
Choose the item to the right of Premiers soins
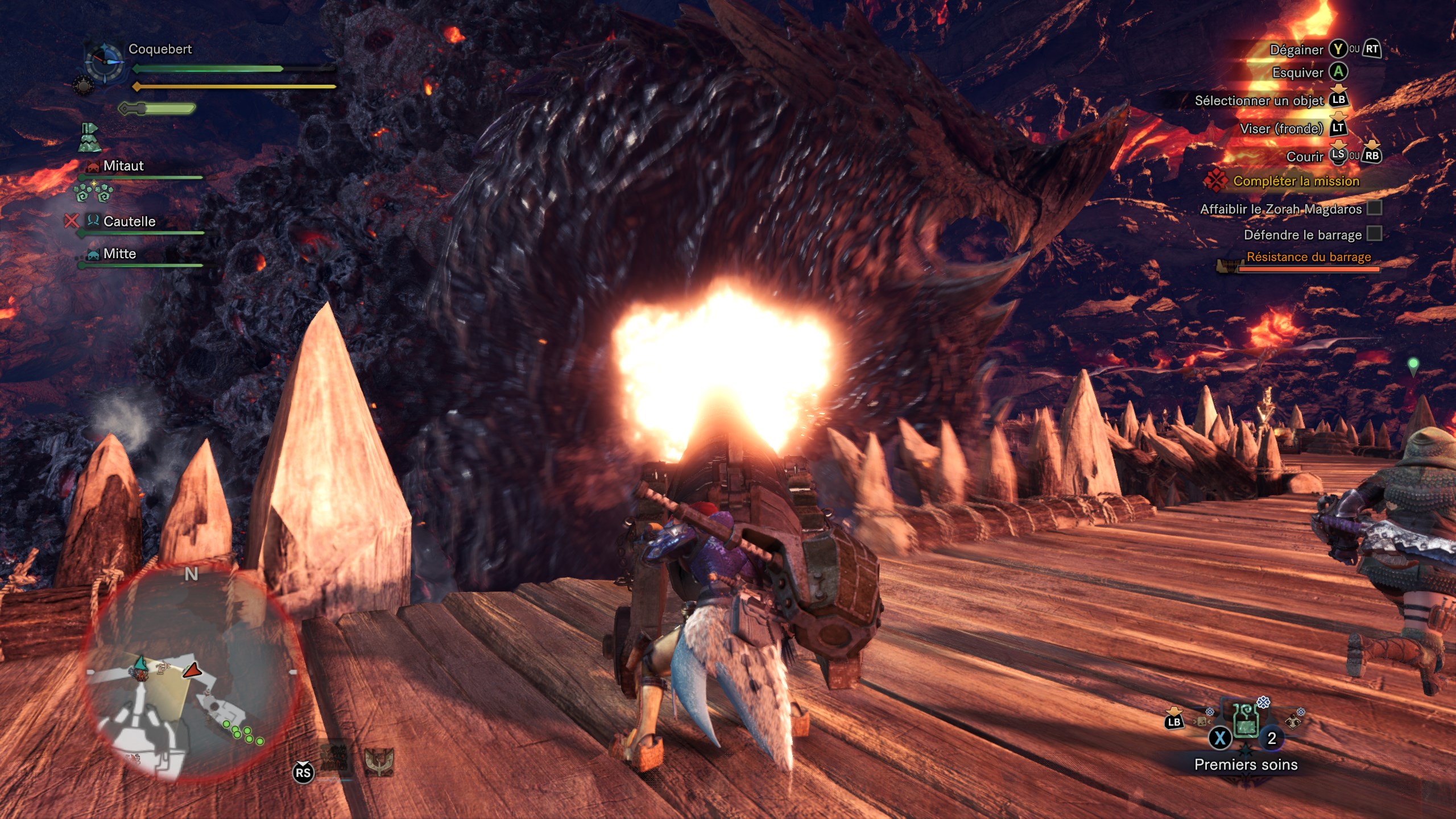[x=1293, y=721]
